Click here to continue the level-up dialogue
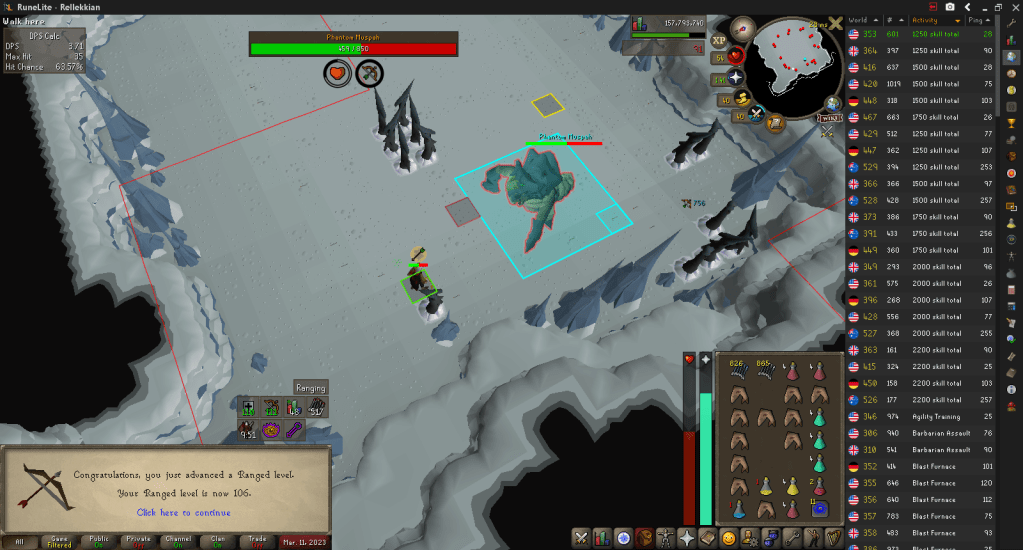 (x=183, y=513)
